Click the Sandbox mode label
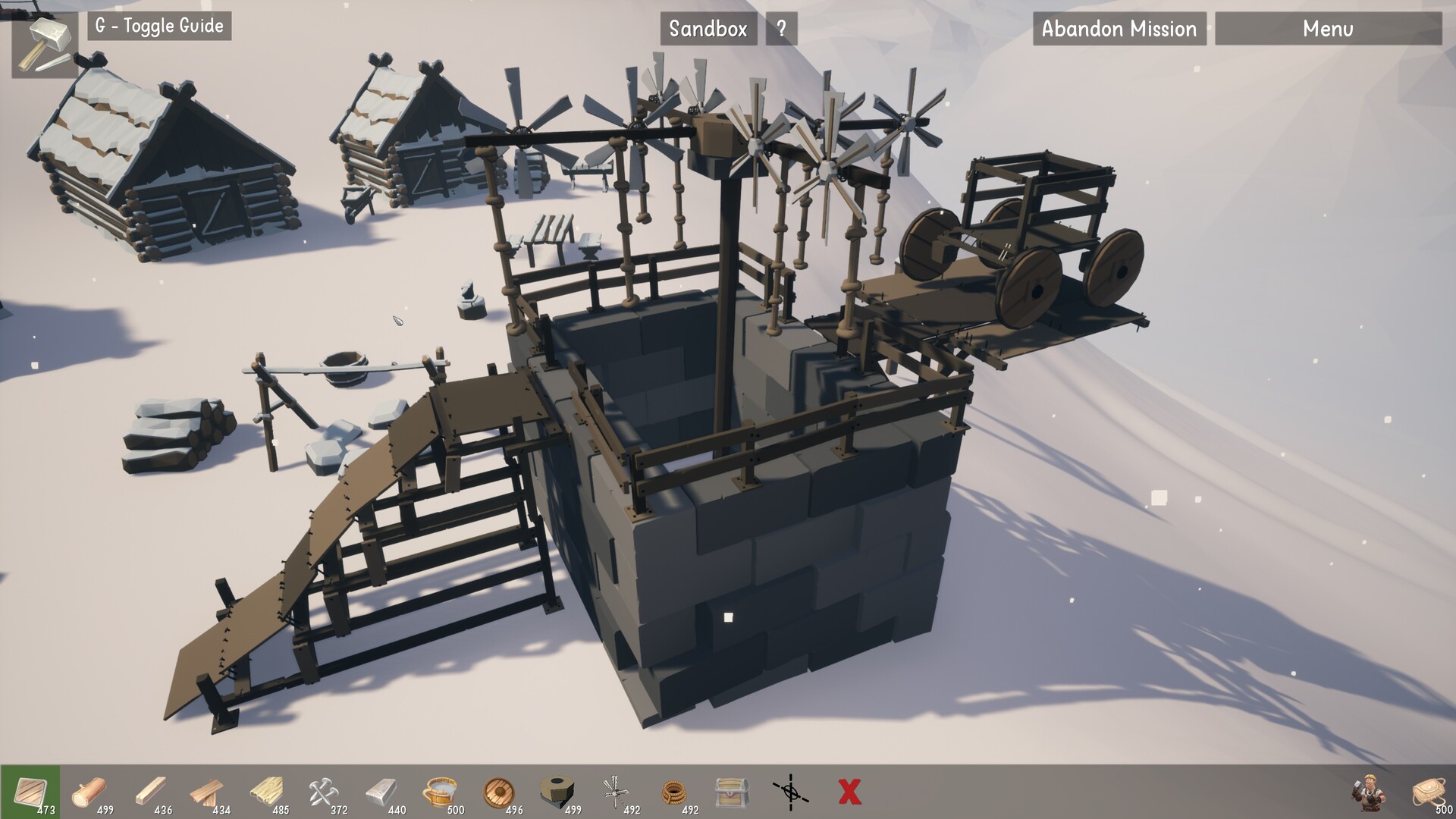The height and width of the screenshot is (819, 1456). pos(708,29)
